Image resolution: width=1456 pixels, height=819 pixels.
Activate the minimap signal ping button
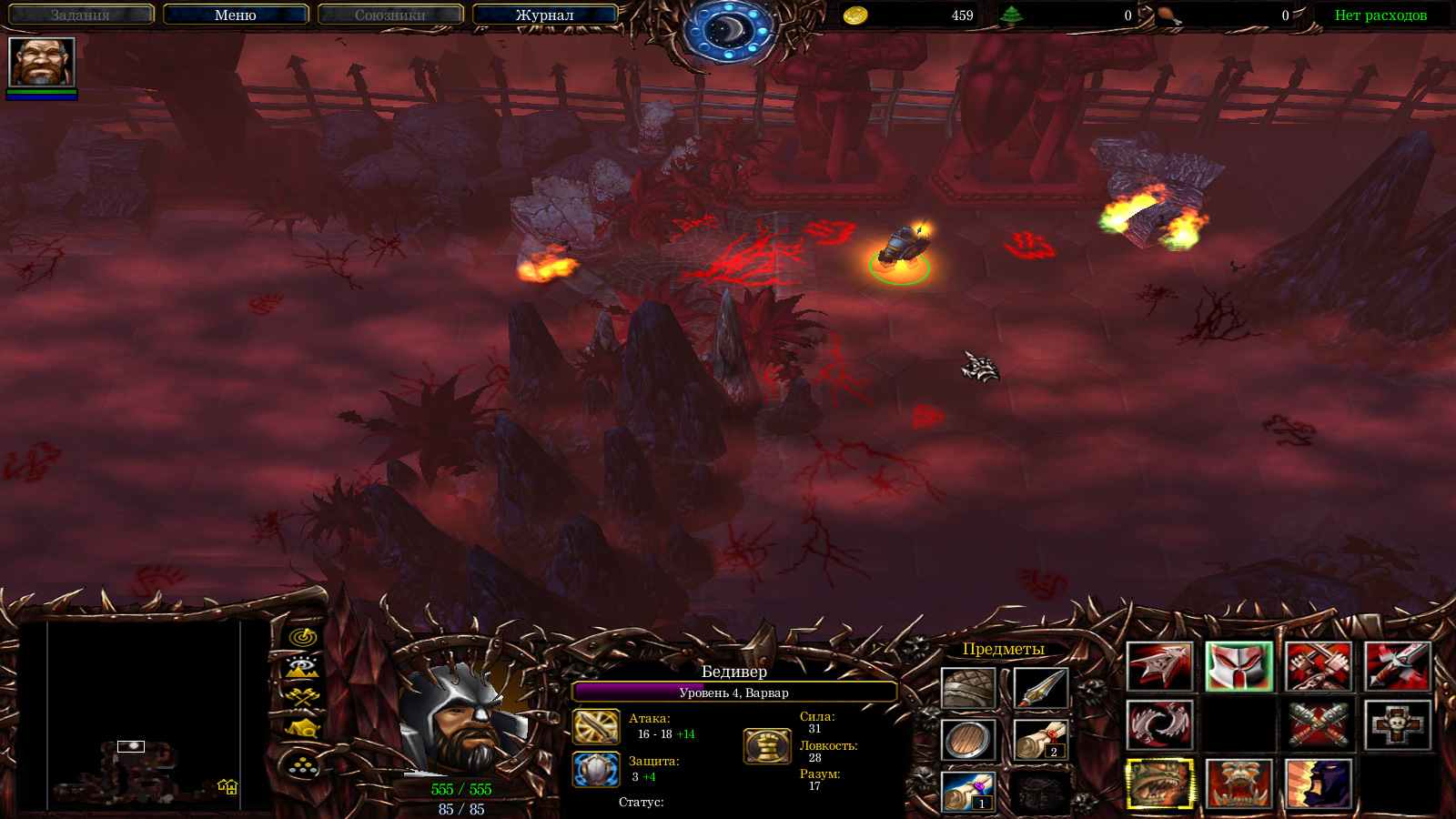(x=302, y=637)
